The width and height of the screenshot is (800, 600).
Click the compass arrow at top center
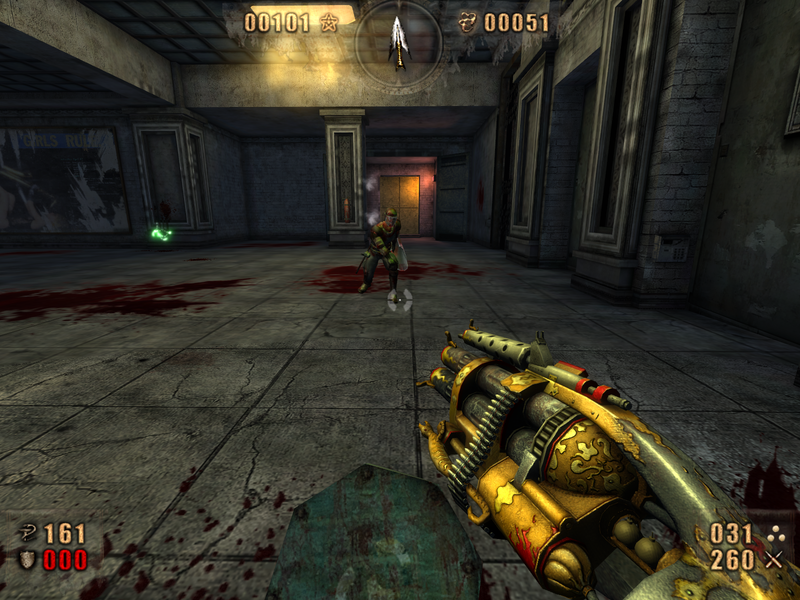click(x=399, y=42)
